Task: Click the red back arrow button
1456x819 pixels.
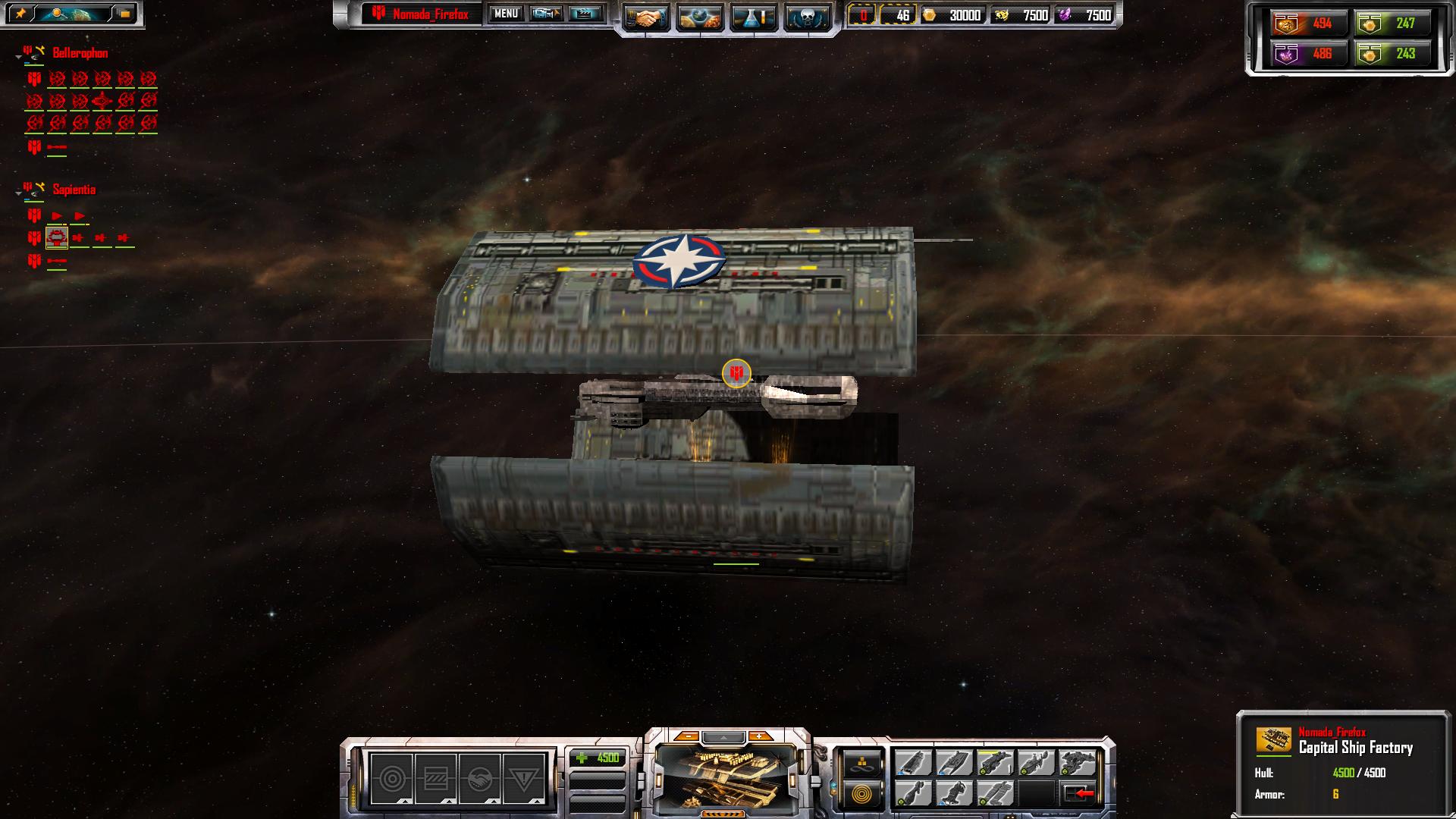Action: coord(1078,793)
